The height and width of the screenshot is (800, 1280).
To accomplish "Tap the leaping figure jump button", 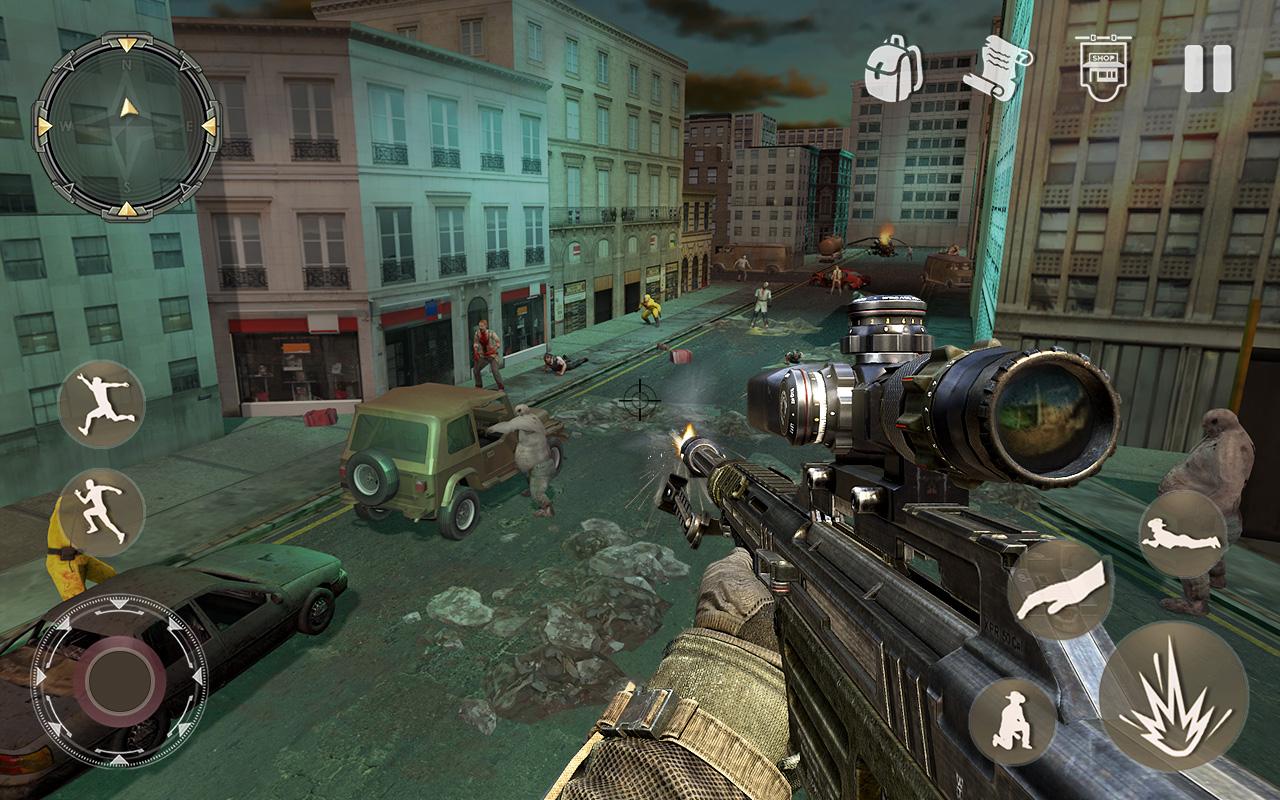I will point(102,404).
